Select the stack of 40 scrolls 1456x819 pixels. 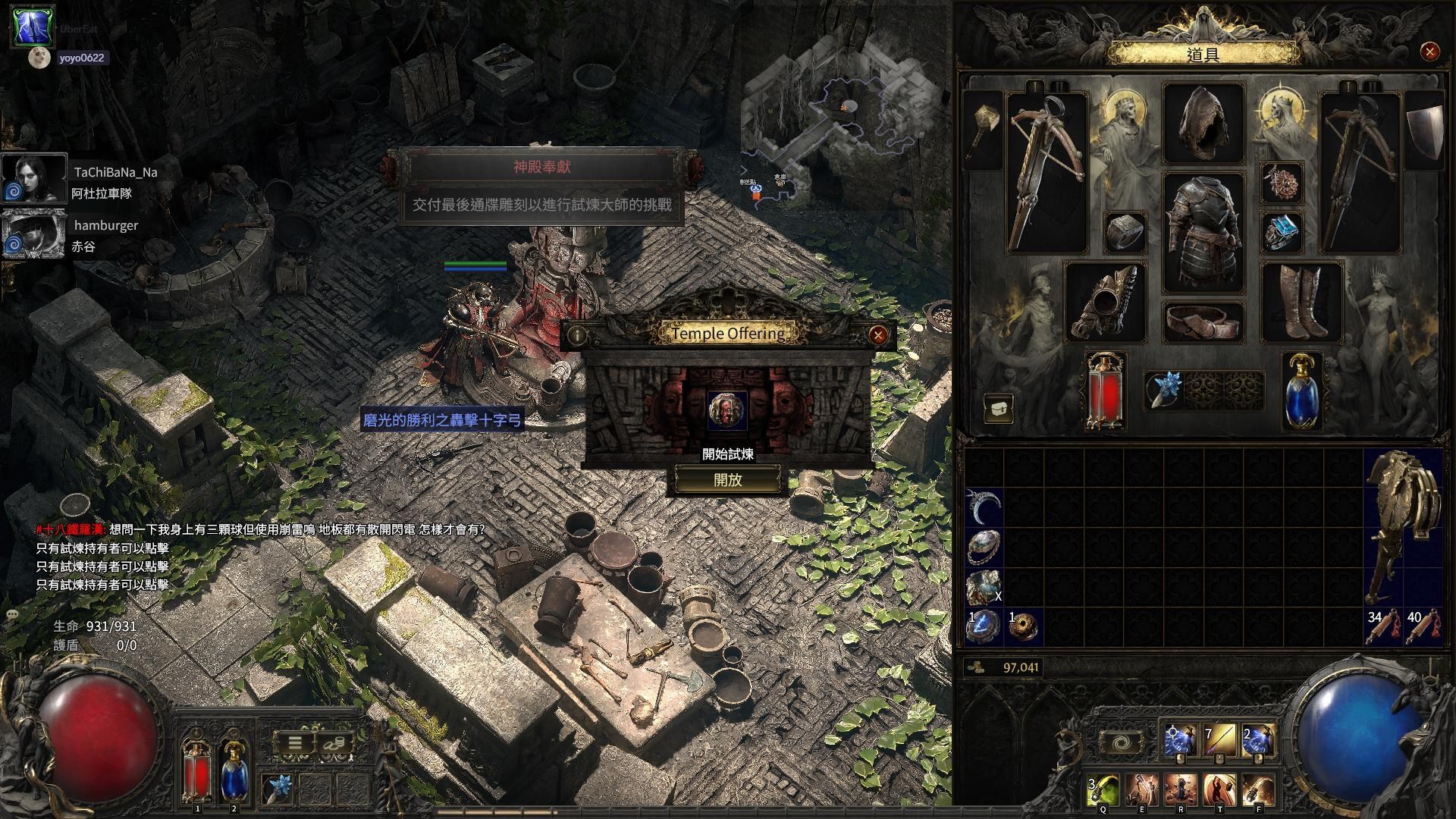coord(1423,627)
